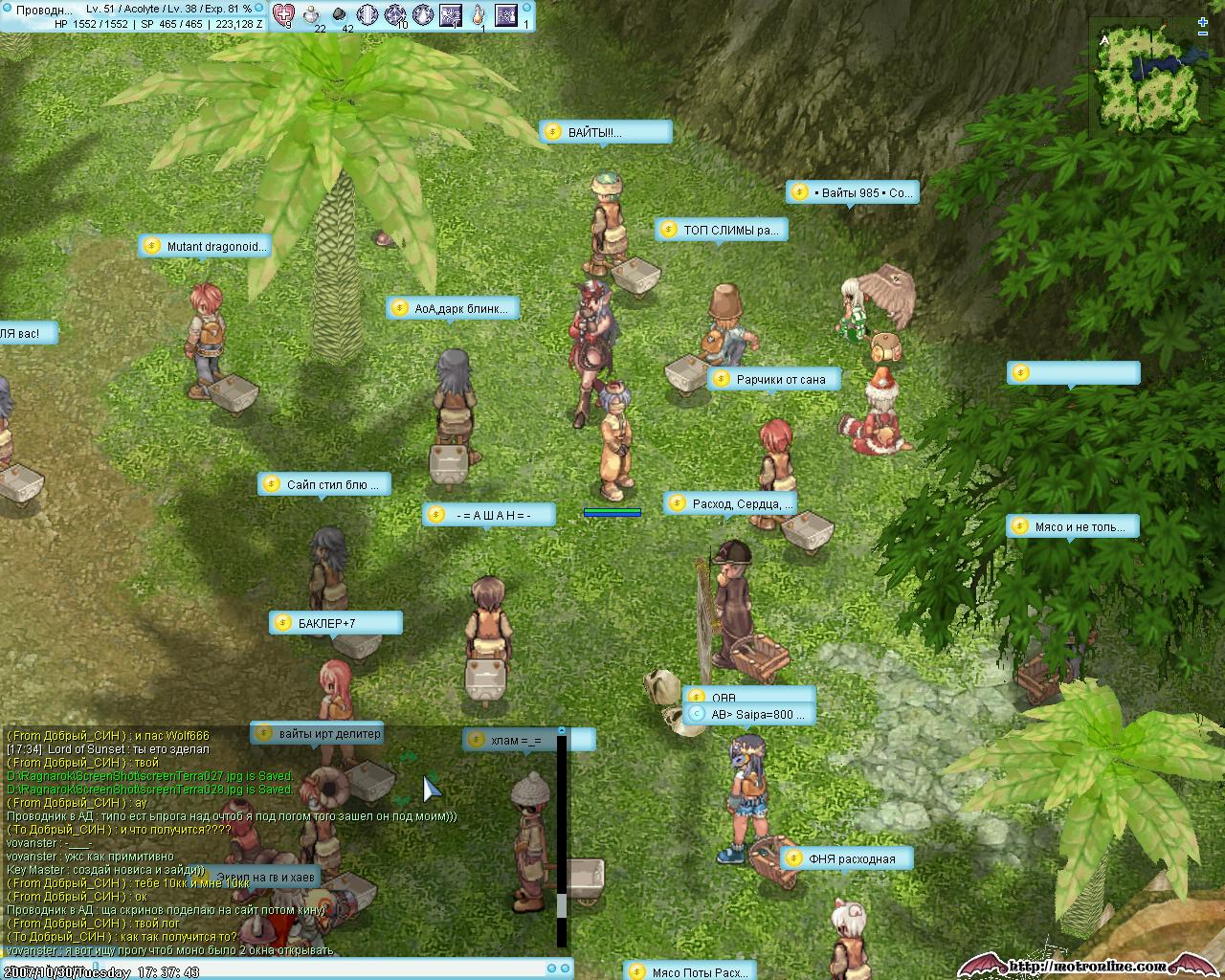Use the heart-with-cross Heal skill icon

click(283, 14)
